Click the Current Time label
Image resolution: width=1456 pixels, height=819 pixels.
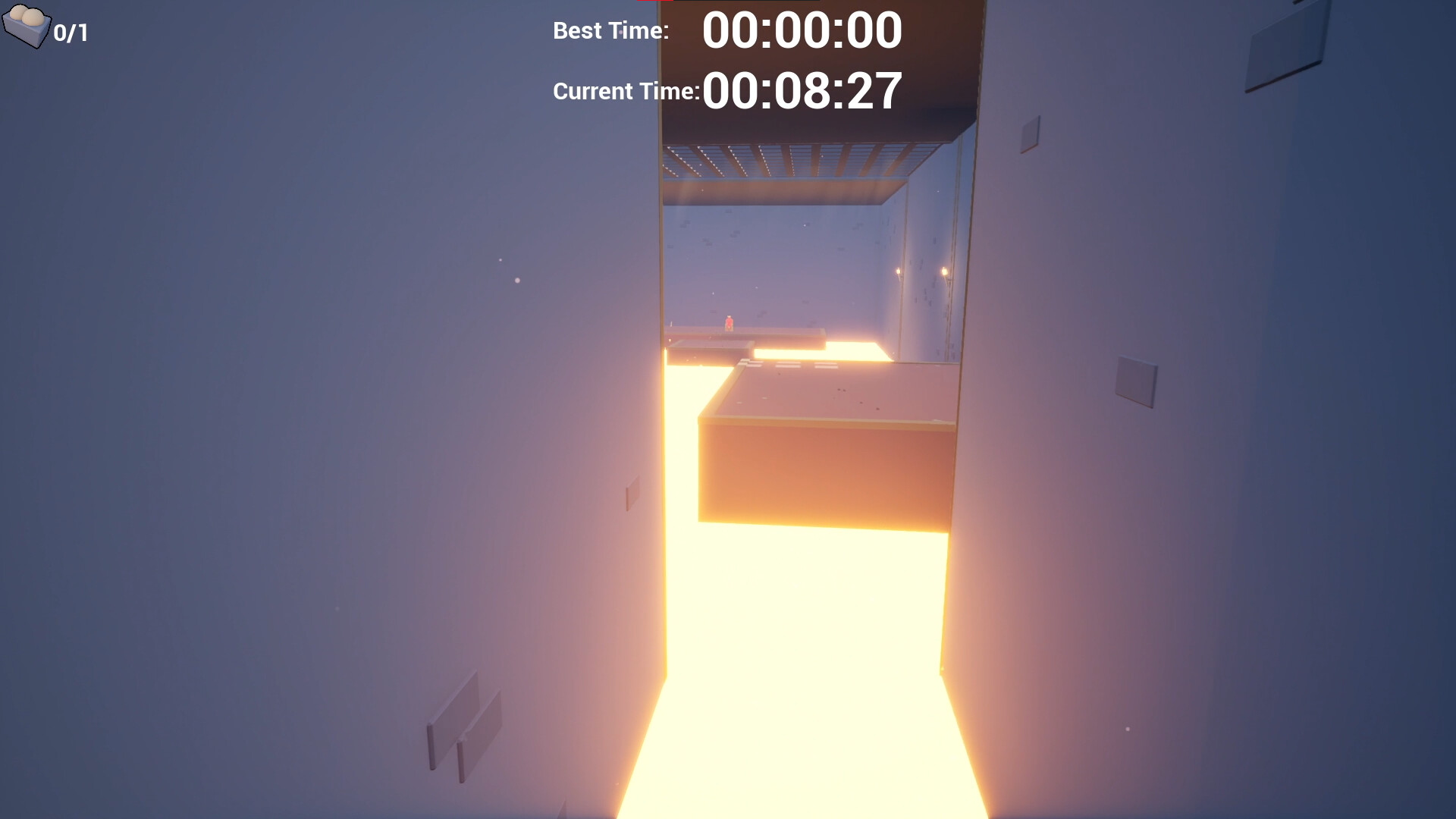point(626,91)
